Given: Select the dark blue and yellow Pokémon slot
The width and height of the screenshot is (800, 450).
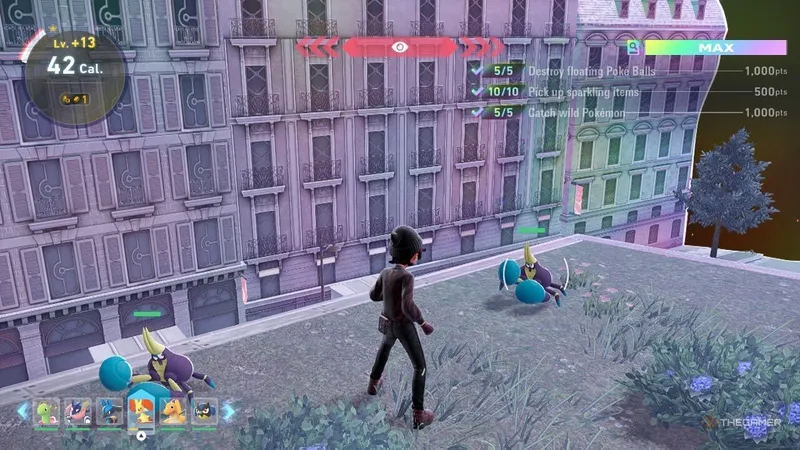Looking at the screenshot, I should click(204, 411).
